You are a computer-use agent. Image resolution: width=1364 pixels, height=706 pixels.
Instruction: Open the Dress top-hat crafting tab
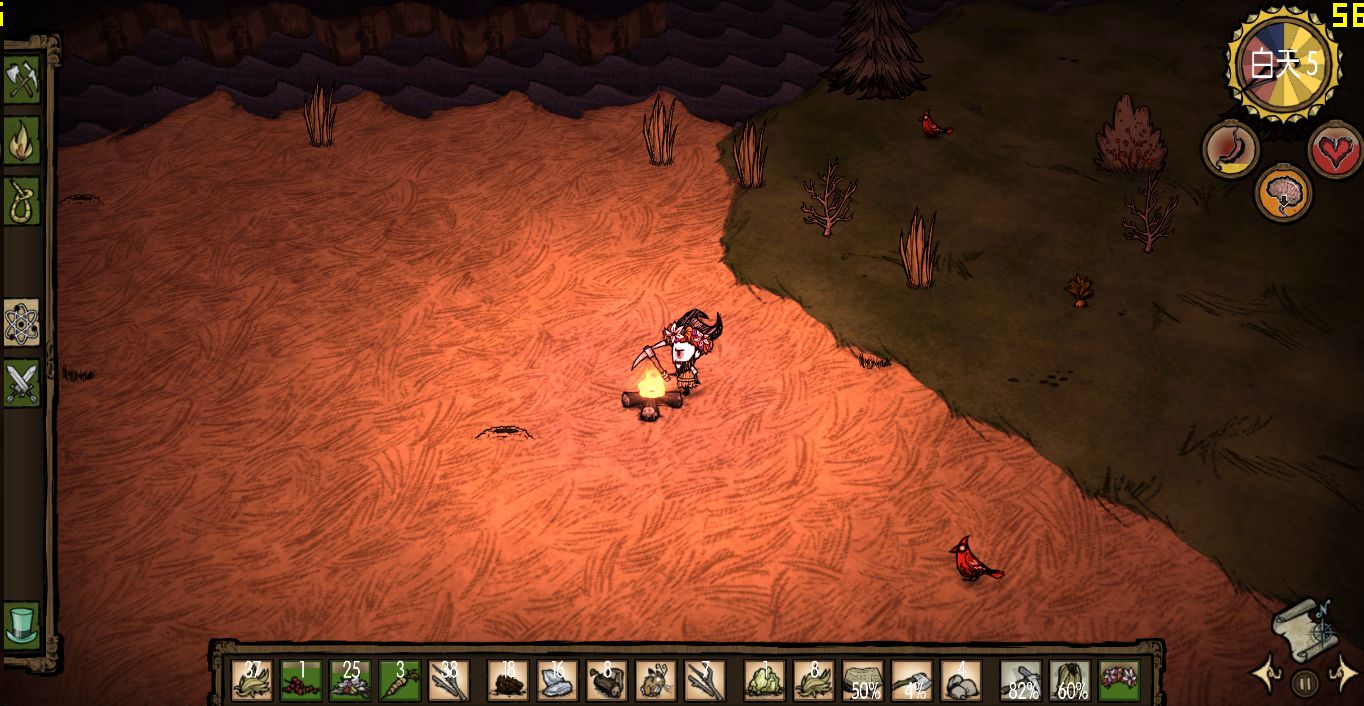point(22,624)
